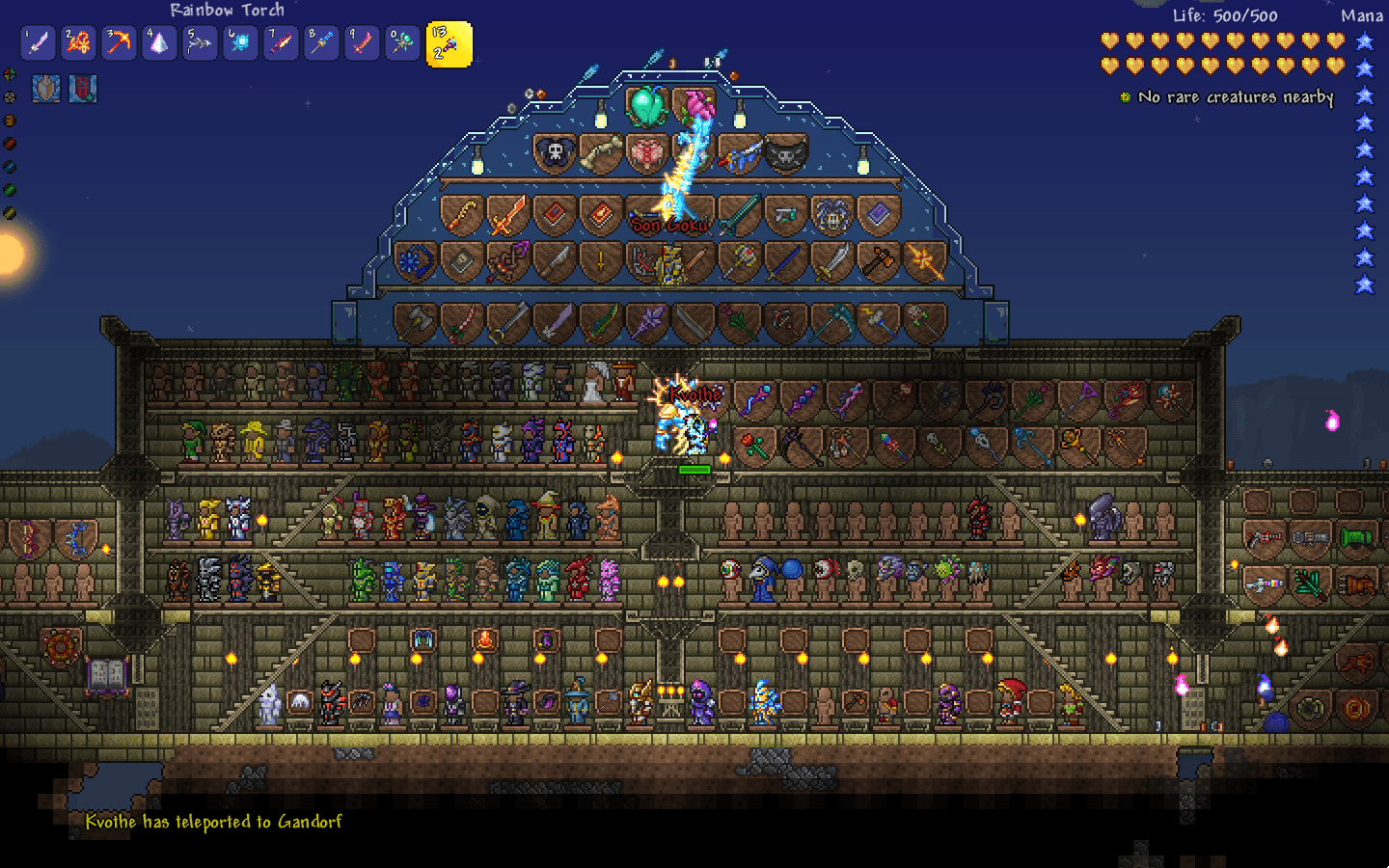The height and width of the screenshot is (868, 1389).
Task: Dismiss the green buff icon on the far left
Action: click(x=9, y=187)
